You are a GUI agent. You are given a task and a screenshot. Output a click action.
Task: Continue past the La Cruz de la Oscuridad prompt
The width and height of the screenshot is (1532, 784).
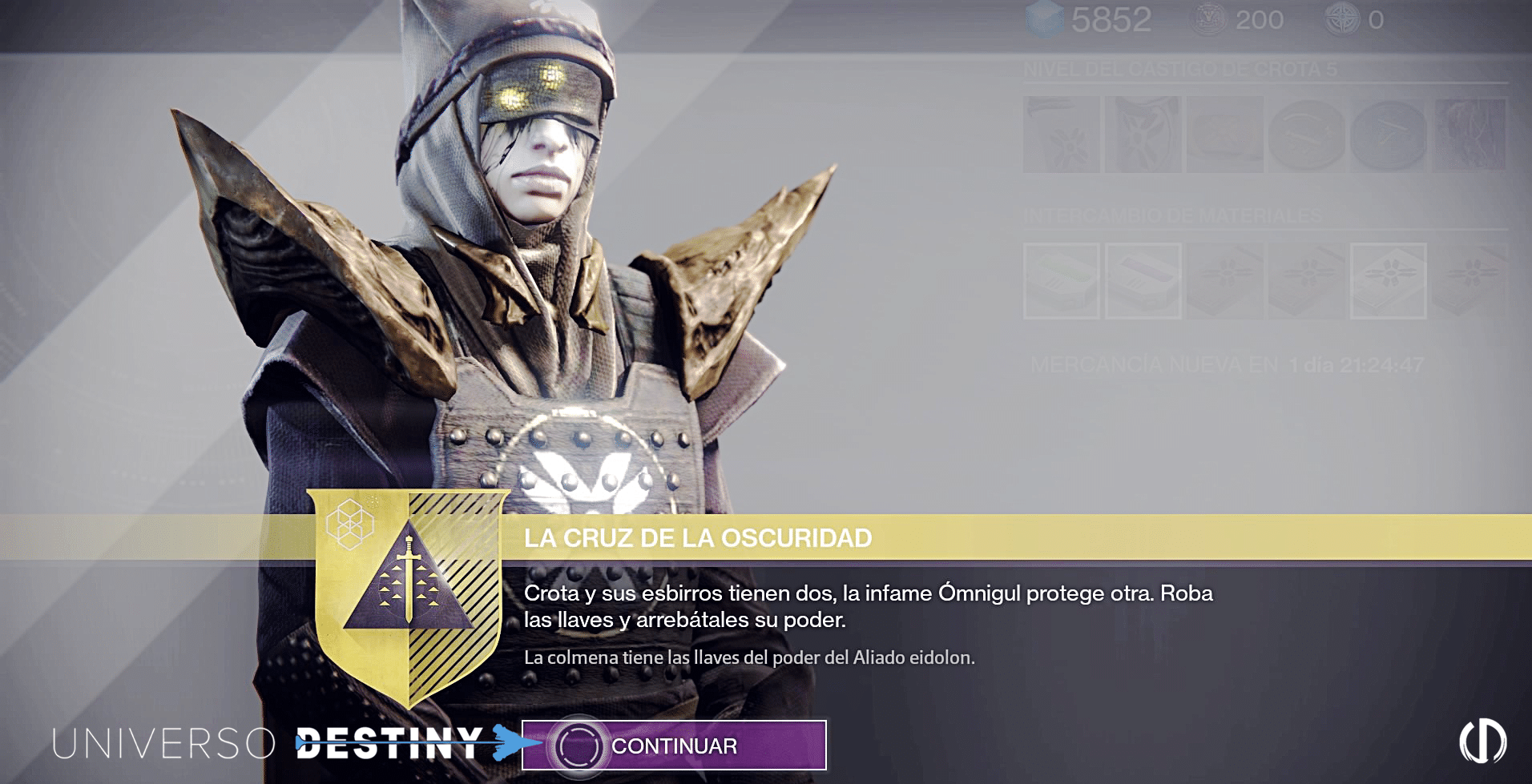click(x=673, y=746)
